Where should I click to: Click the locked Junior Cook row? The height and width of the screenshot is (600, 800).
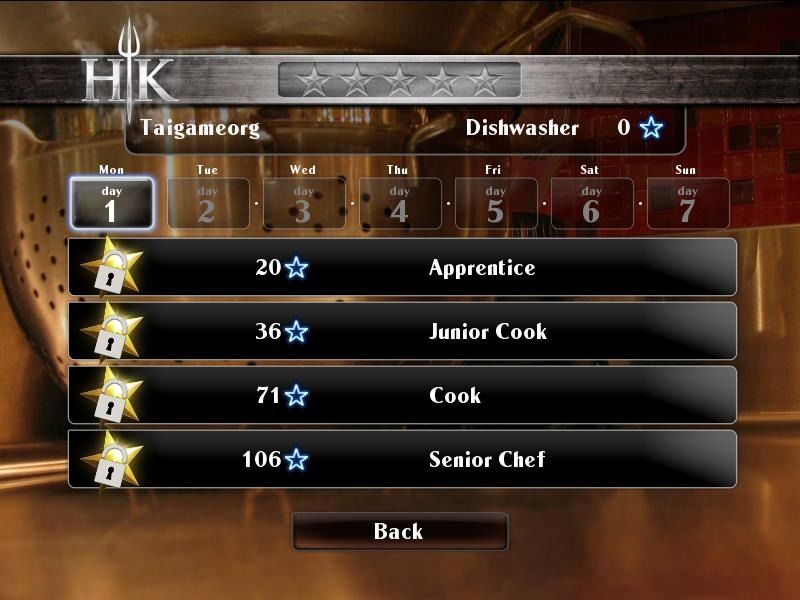[402, 331]
